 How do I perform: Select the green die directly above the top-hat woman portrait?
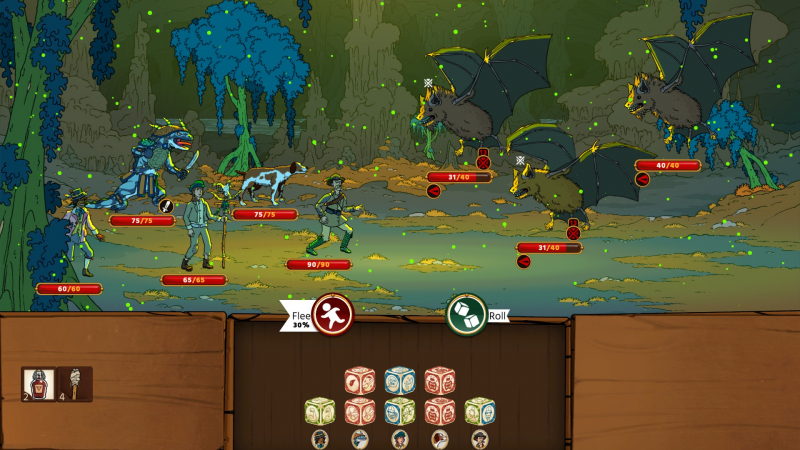pos(320,411)
